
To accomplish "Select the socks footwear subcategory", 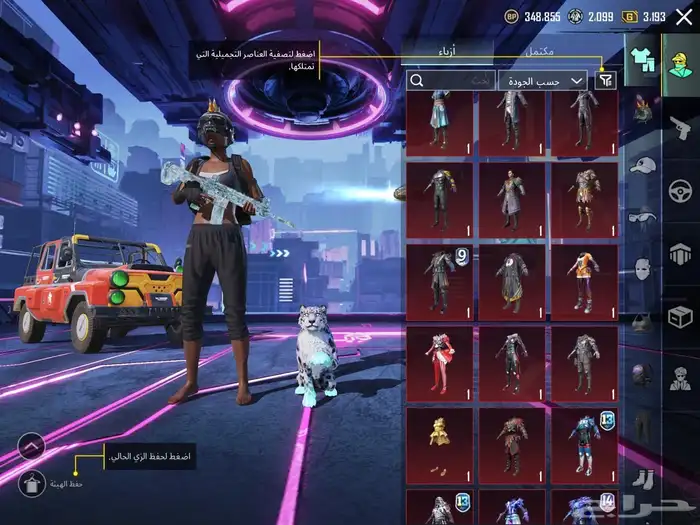I will 642,478.
